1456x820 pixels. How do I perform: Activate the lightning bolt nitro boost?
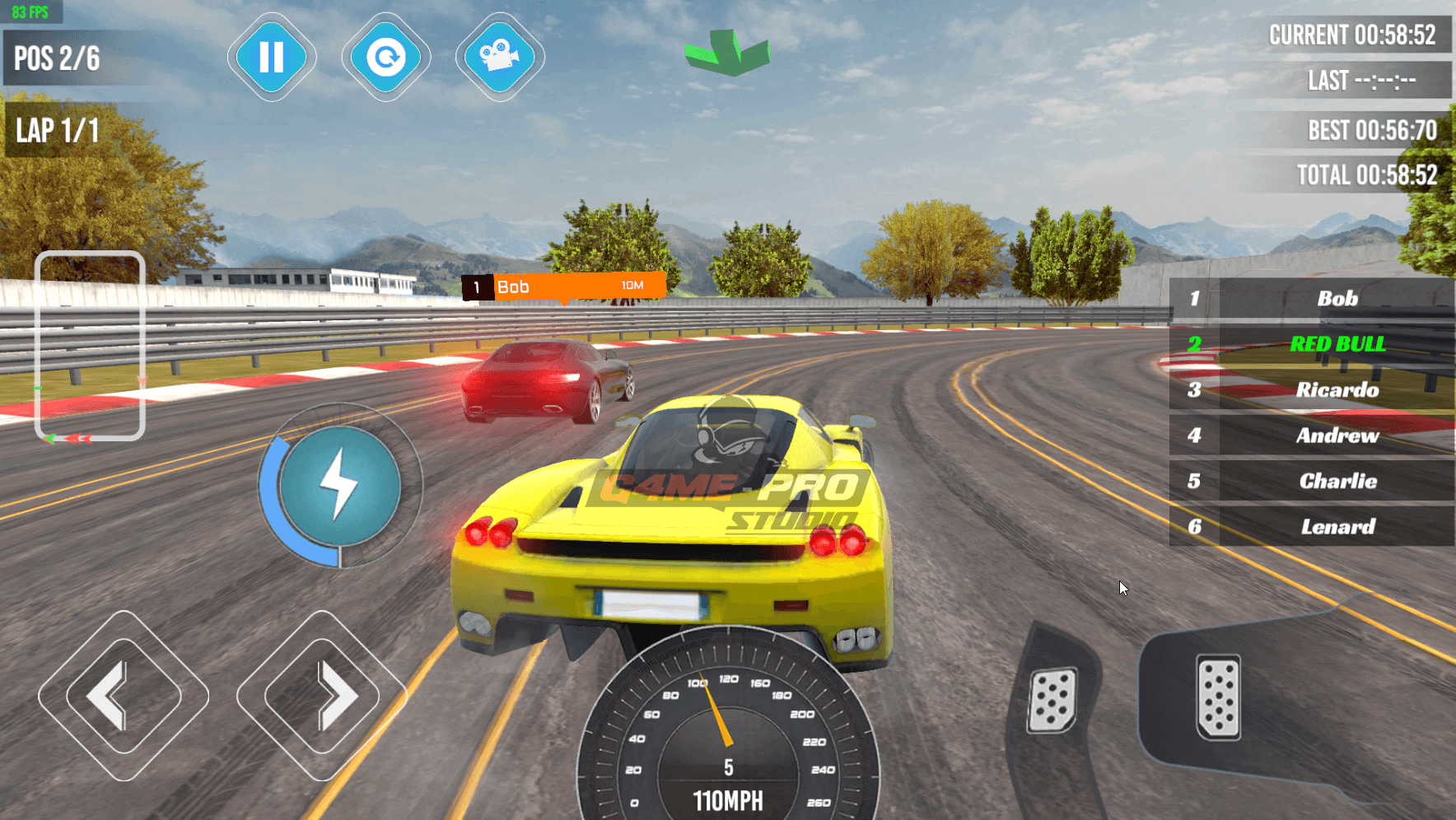tap(339, 486)
